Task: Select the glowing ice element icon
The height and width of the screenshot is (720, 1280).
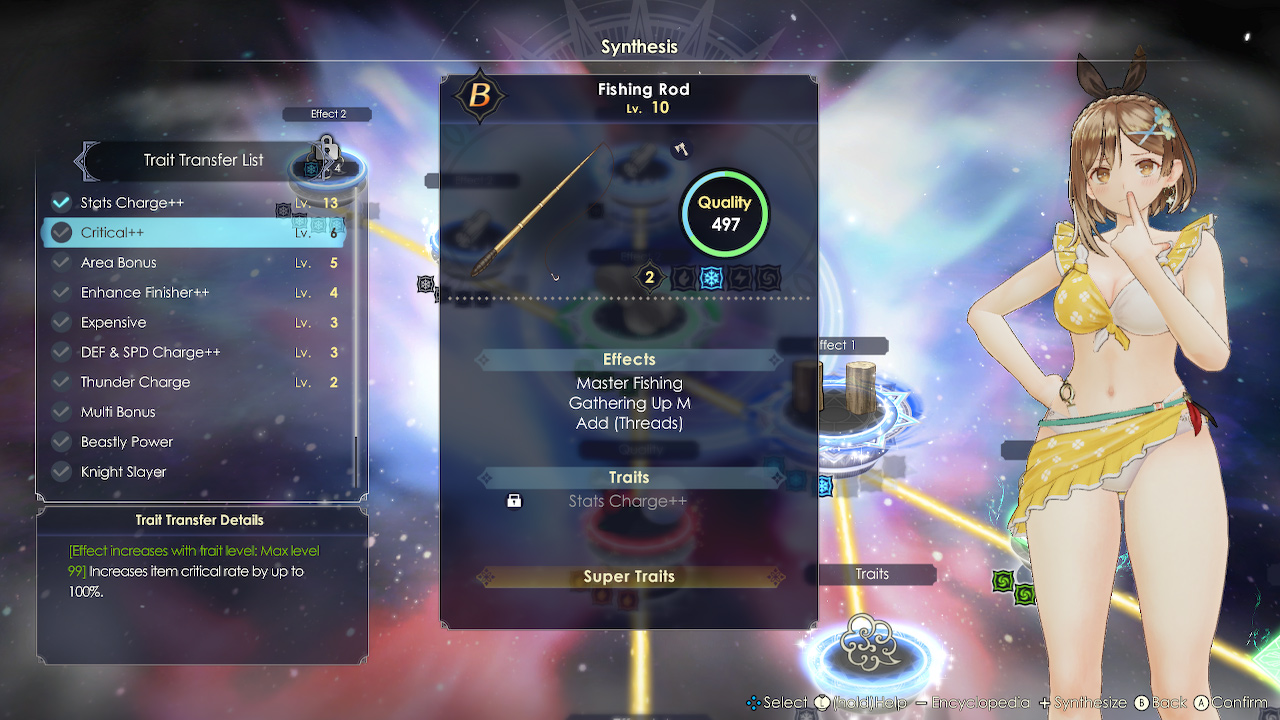Action: coord(711,278)
